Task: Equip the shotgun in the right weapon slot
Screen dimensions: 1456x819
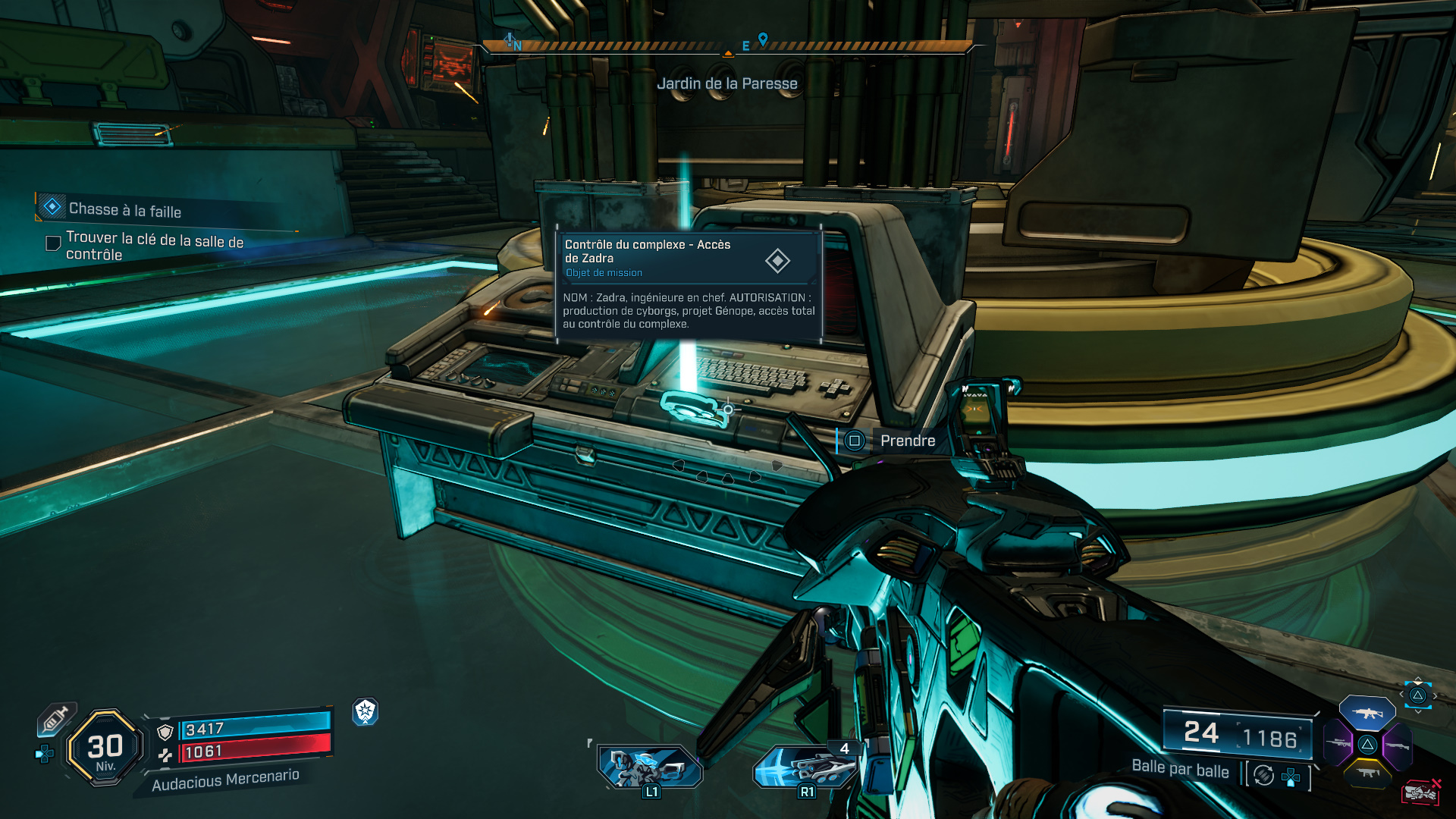Action: (x=1398, y=745)
